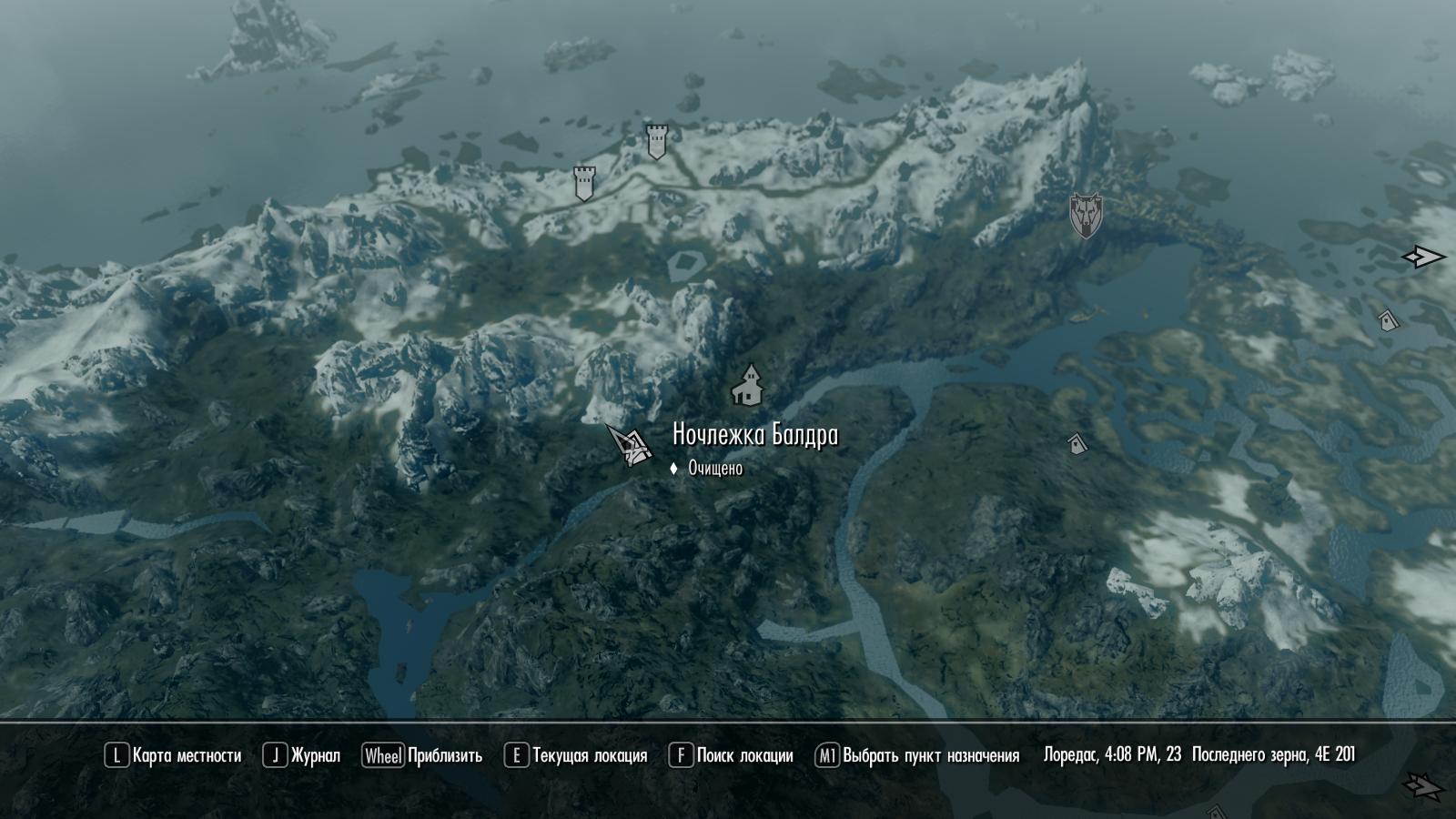The height and width of the screenshot is (819, 1456).
Task: Center the map on Текущая локация
Action: [575, 755]
